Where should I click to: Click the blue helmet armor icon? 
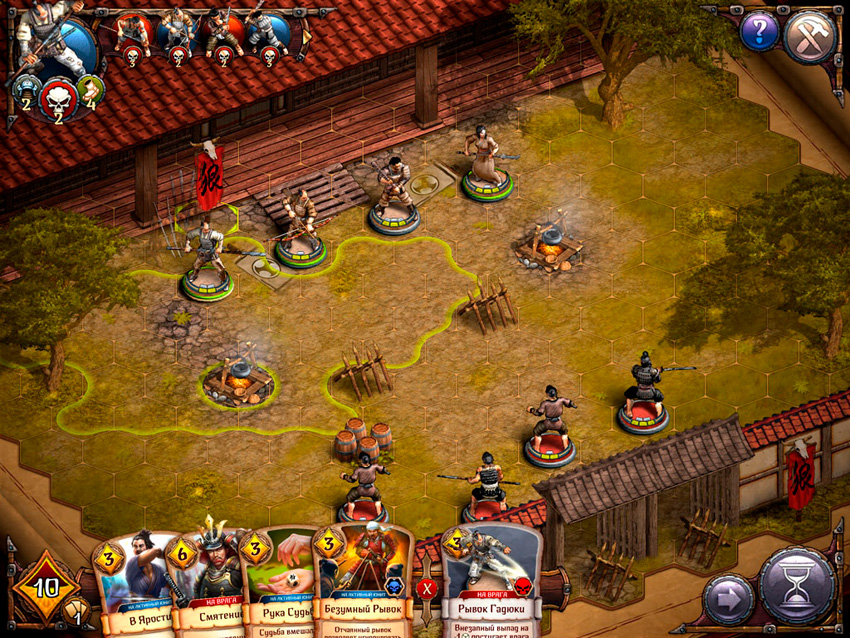point(24,88)
